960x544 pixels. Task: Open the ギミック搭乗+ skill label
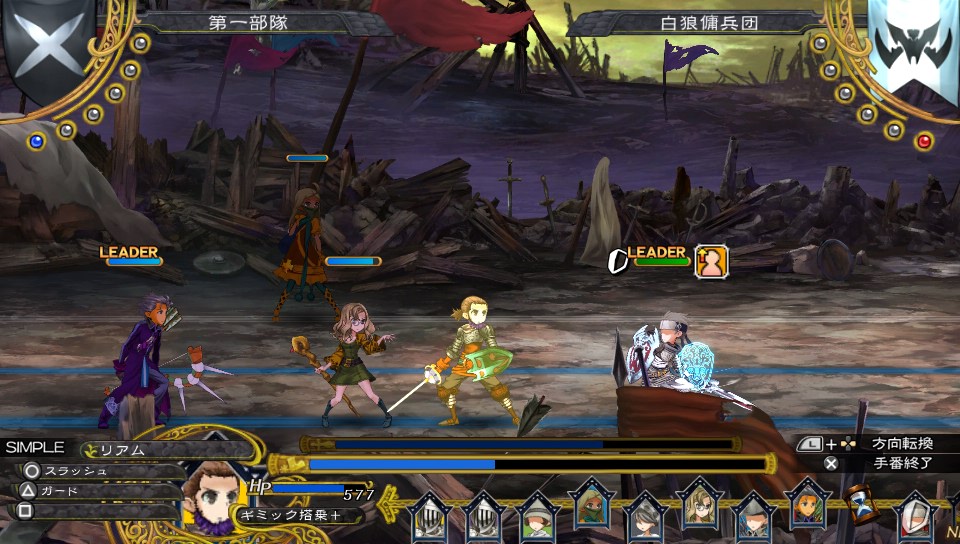(288, 514)
